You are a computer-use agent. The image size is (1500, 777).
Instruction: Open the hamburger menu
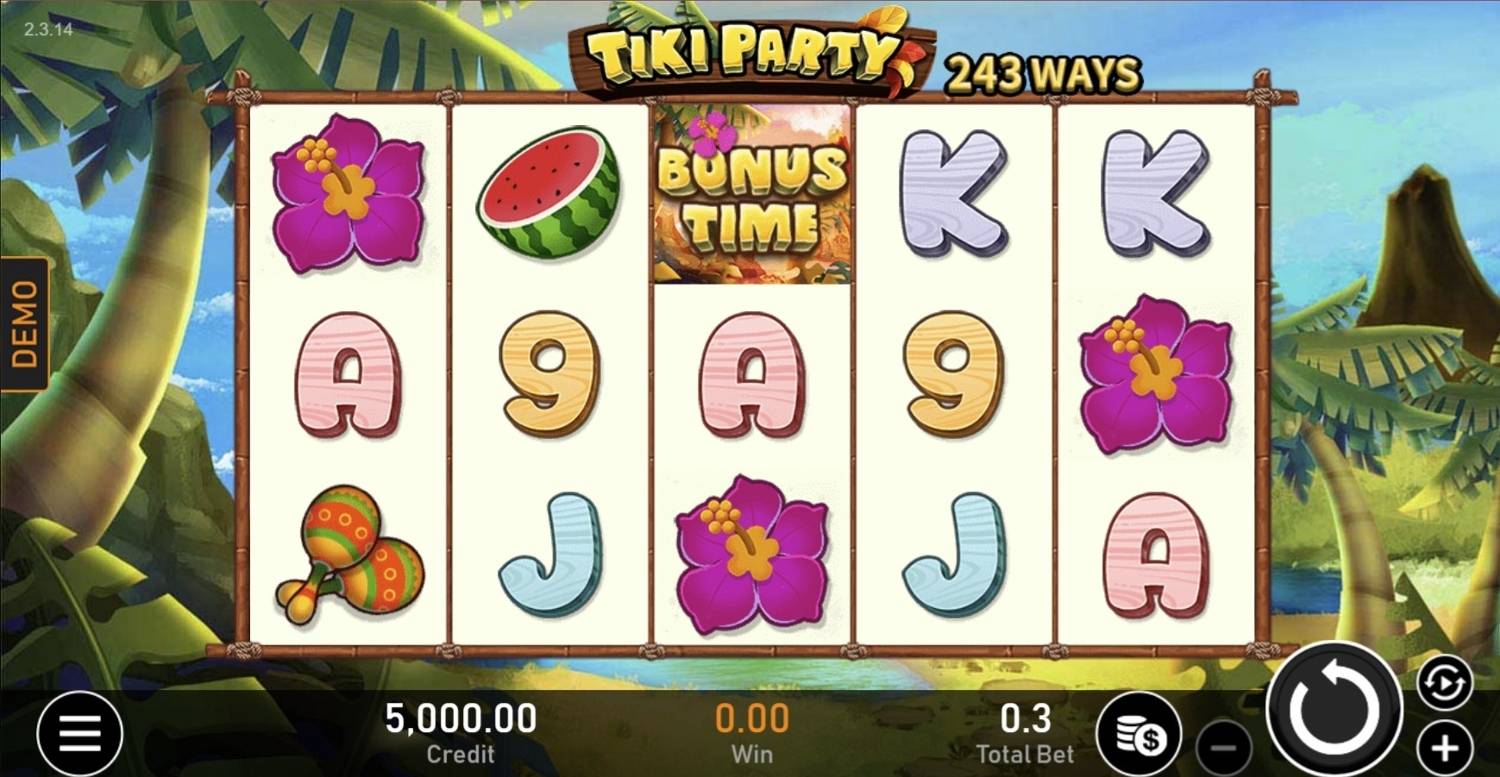(80, 735)
